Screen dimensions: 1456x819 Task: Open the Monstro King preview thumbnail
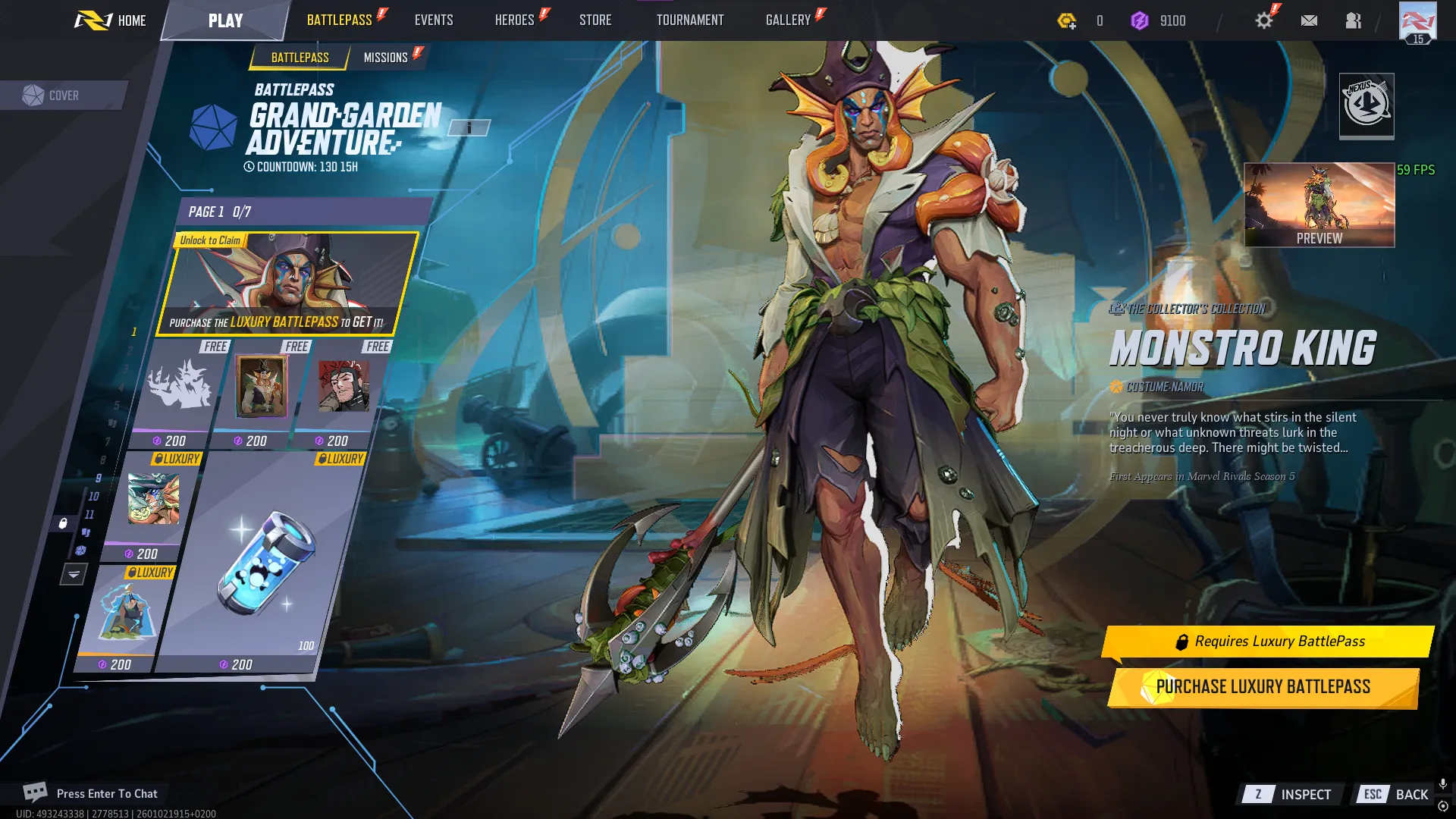point(1319,203)
